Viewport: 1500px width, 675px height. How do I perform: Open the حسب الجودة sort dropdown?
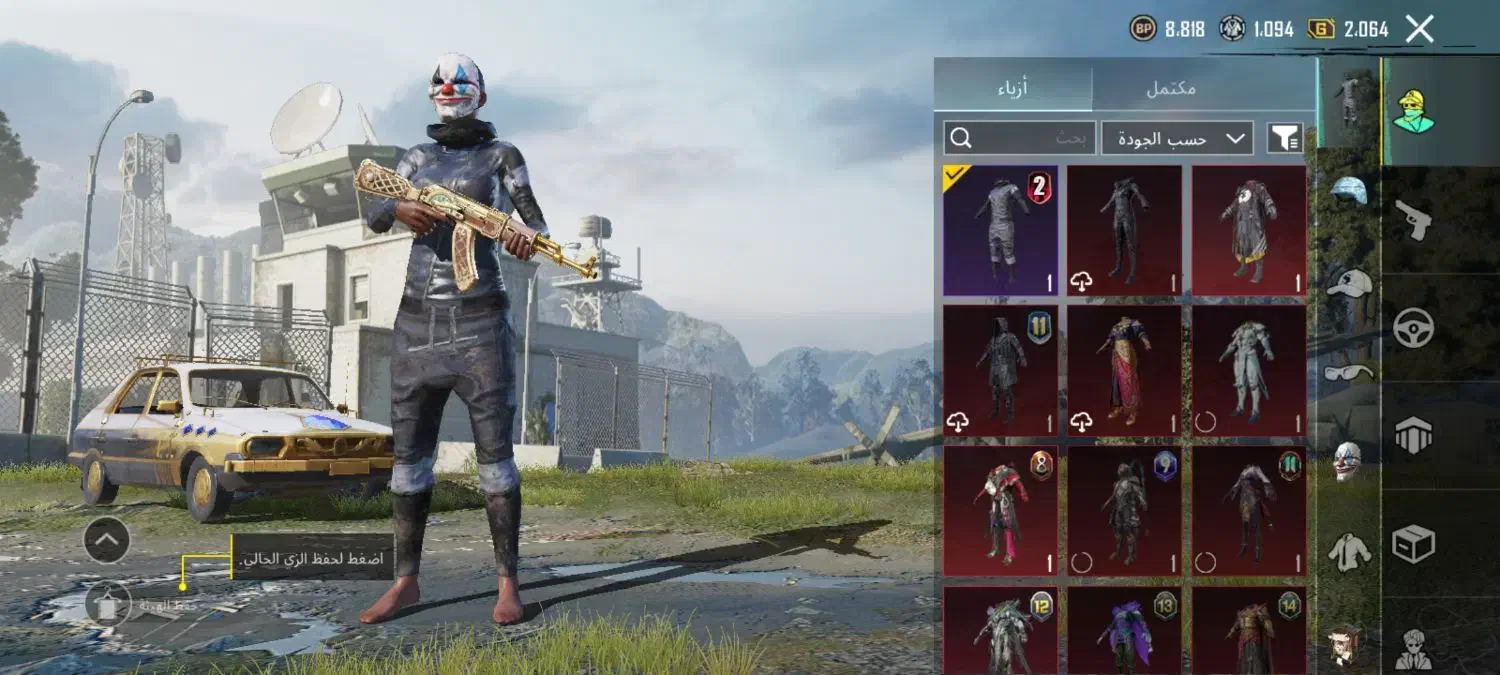tap(1177, 138)
